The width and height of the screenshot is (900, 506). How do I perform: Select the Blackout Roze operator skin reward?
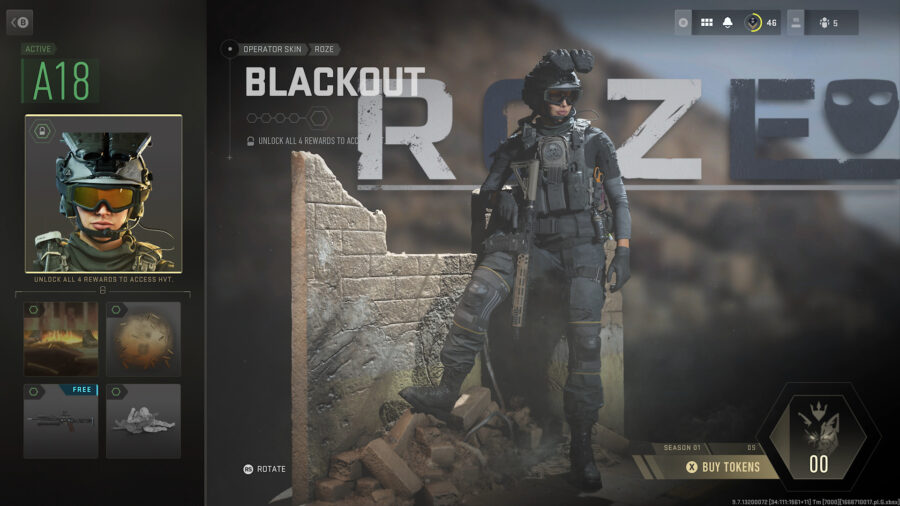(104, 194)
